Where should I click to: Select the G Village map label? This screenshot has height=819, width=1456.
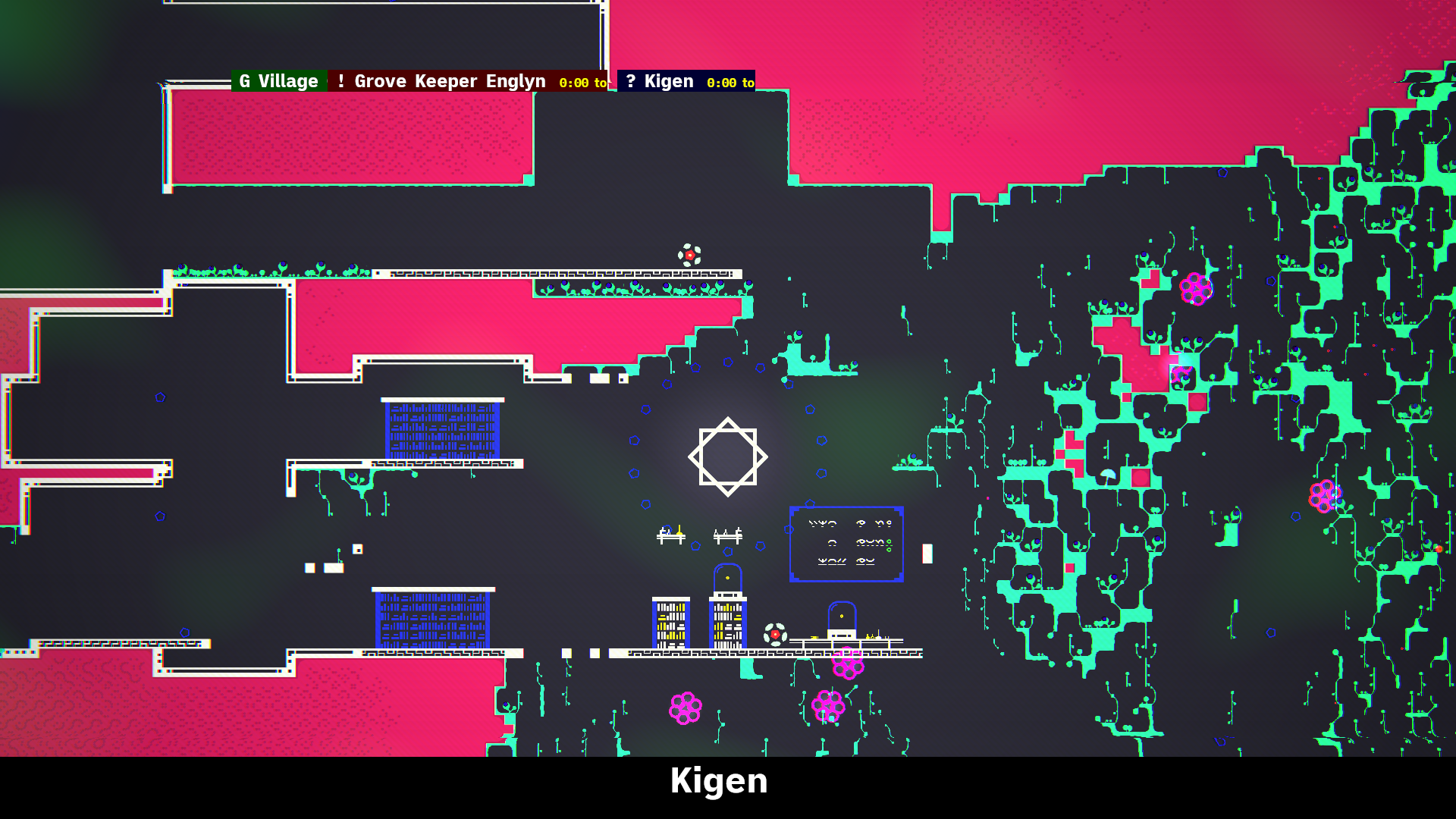(278, 81)
